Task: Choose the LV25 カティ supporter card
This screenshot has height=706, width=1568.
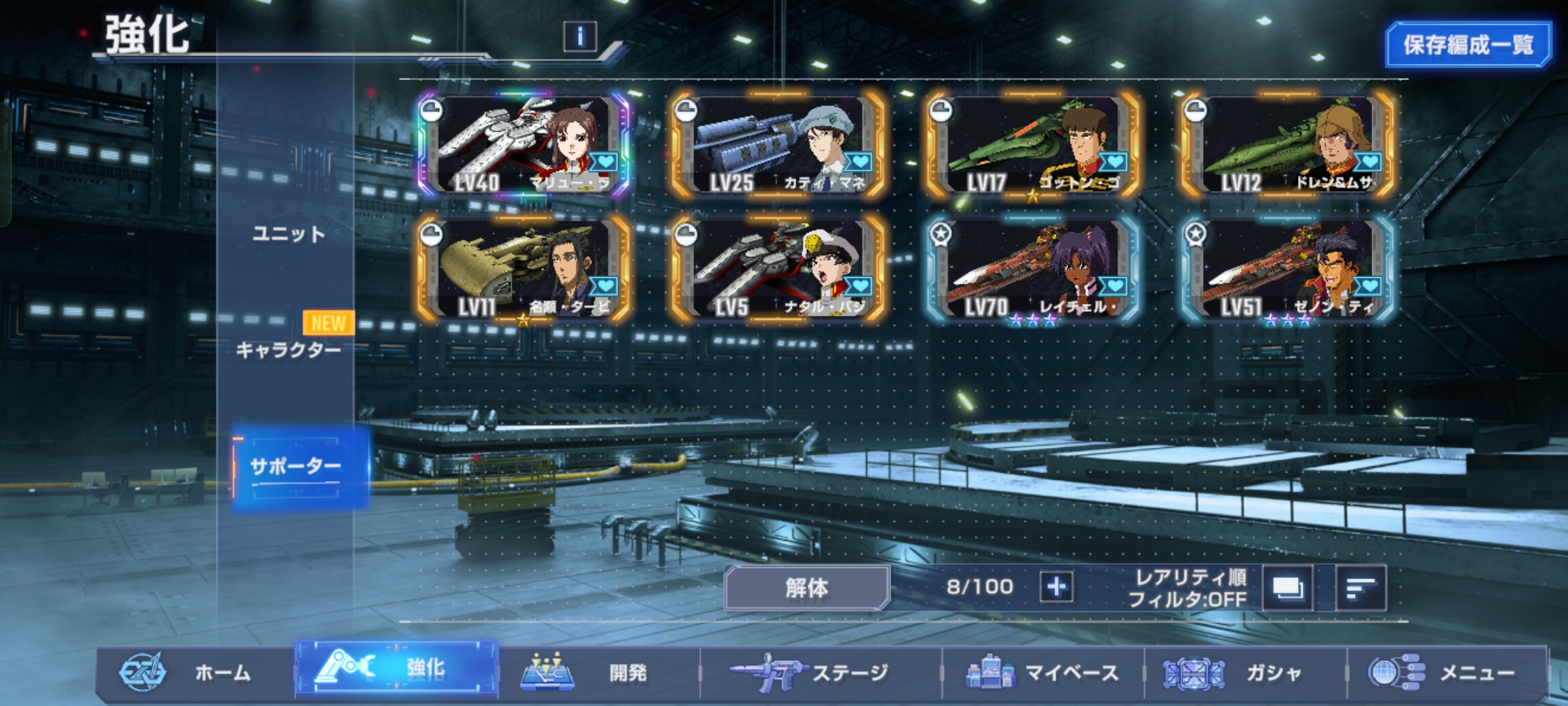Action: [779, 145]
